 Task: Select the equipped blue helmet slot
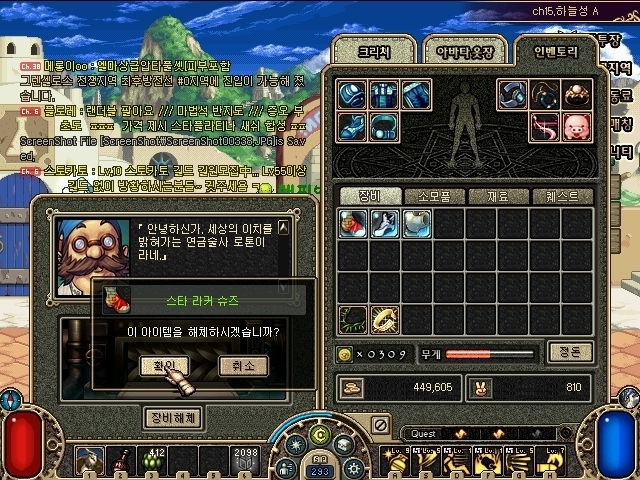click(353, 95)
